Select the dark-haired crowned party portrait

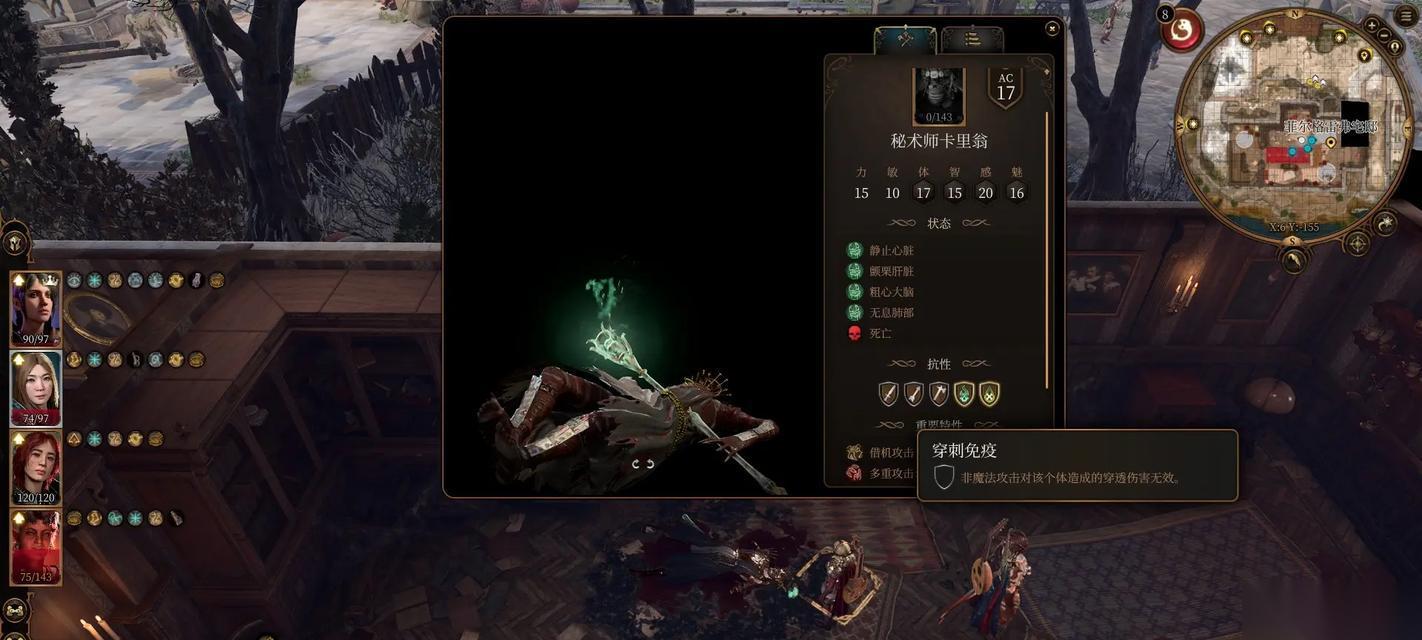tap(35, 306)
